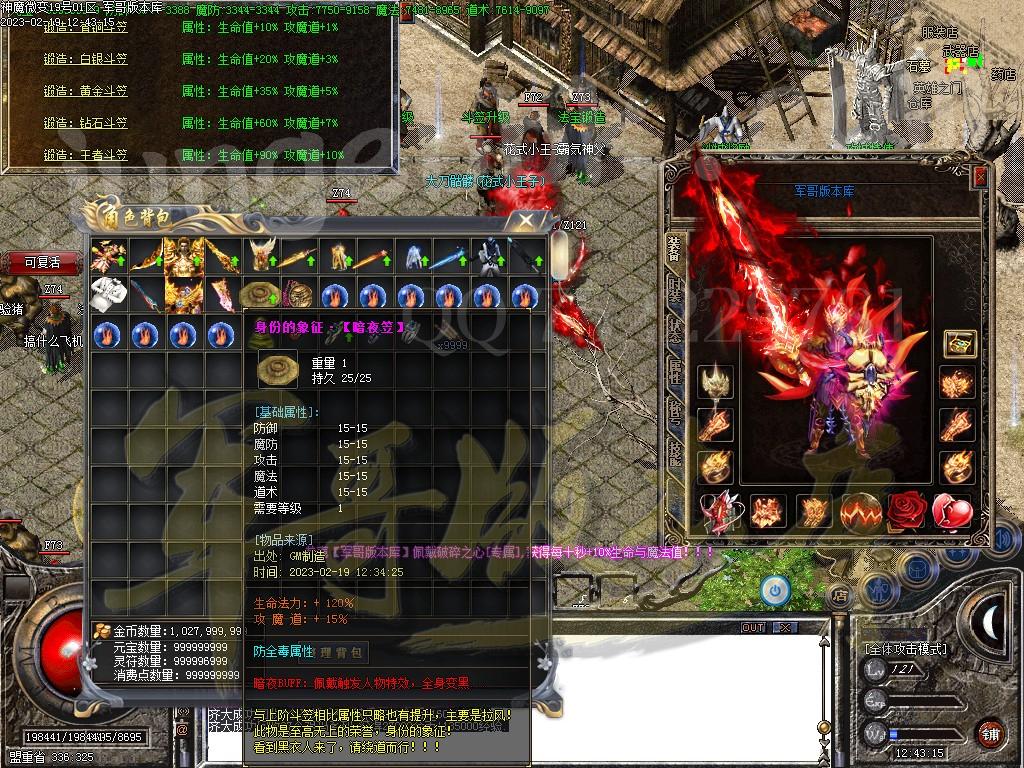Image resolution: width=1024 pixels, height=768 pixels.
Task: Switch to the 时装 fashion tab
Action: [675, 291]
